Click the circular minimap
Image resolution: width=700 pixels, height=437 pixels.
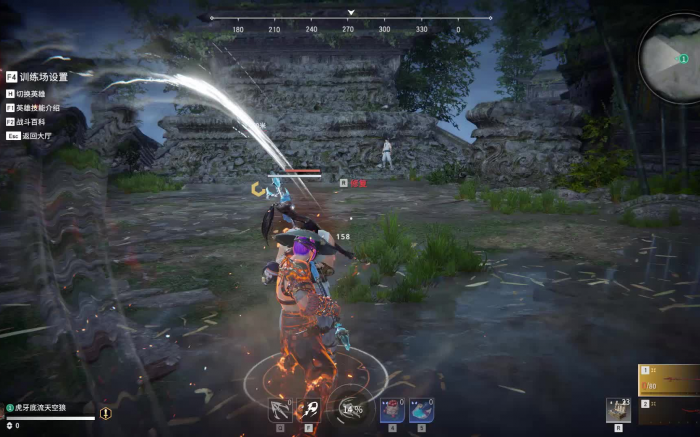click(x=672, y=58)
